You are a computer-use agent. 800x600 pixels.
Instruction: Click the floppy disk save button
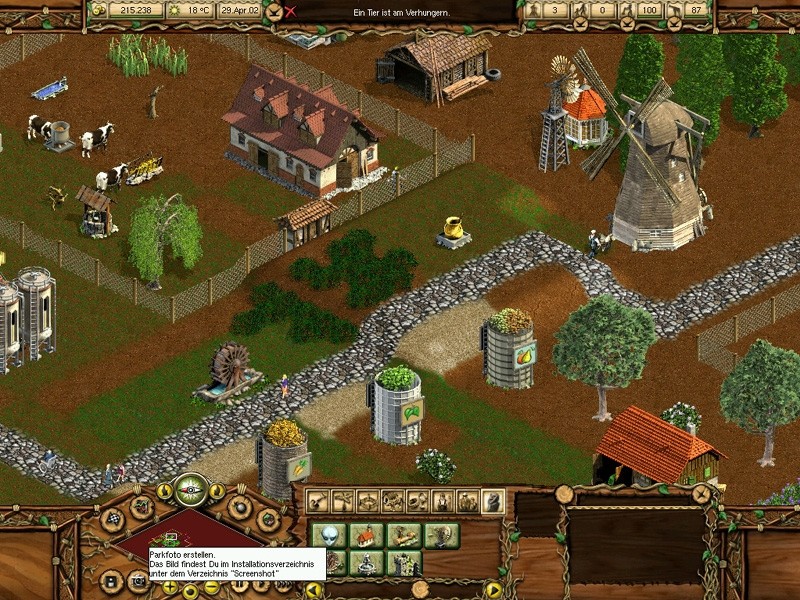click(x=110, y=578)
